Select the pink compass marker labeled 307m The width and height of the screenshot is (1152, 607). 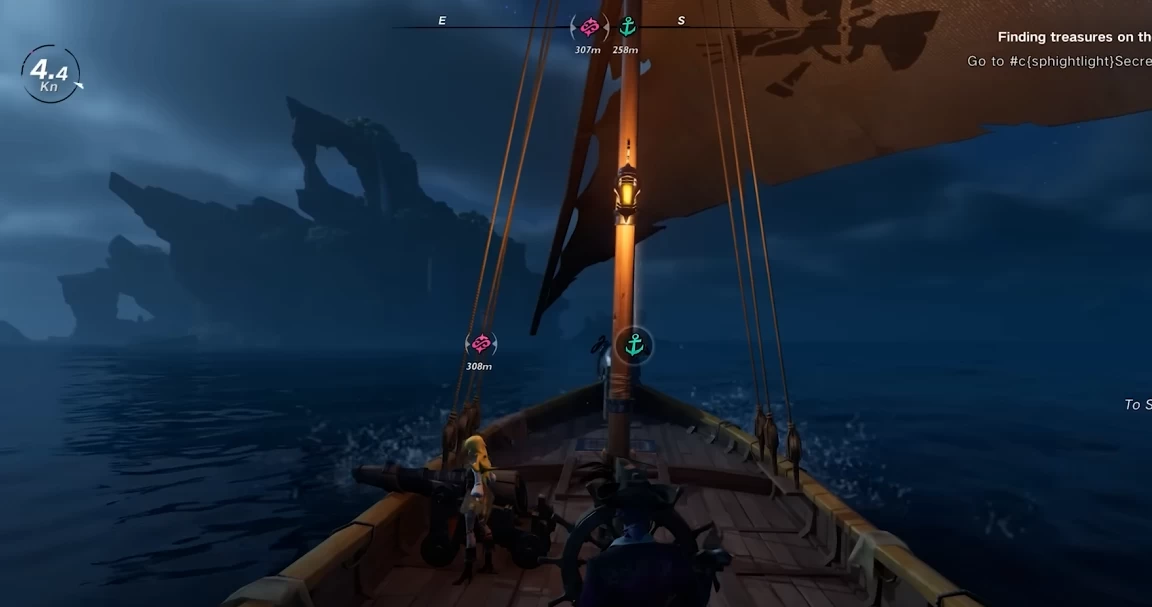[589, 27]
